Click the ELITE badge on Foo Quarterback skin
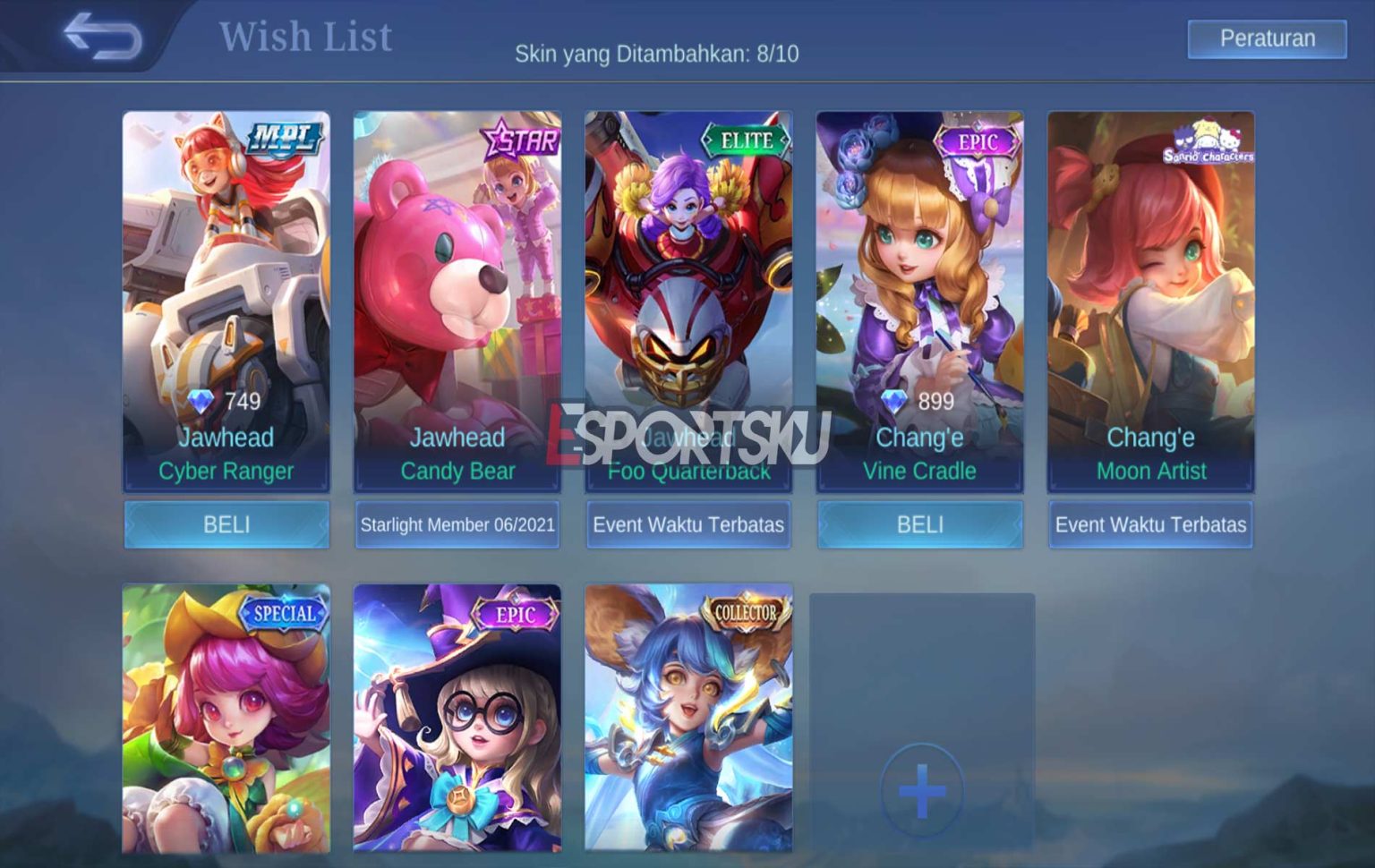Screen dimensions: 1375x868 (x=746, y=140)
